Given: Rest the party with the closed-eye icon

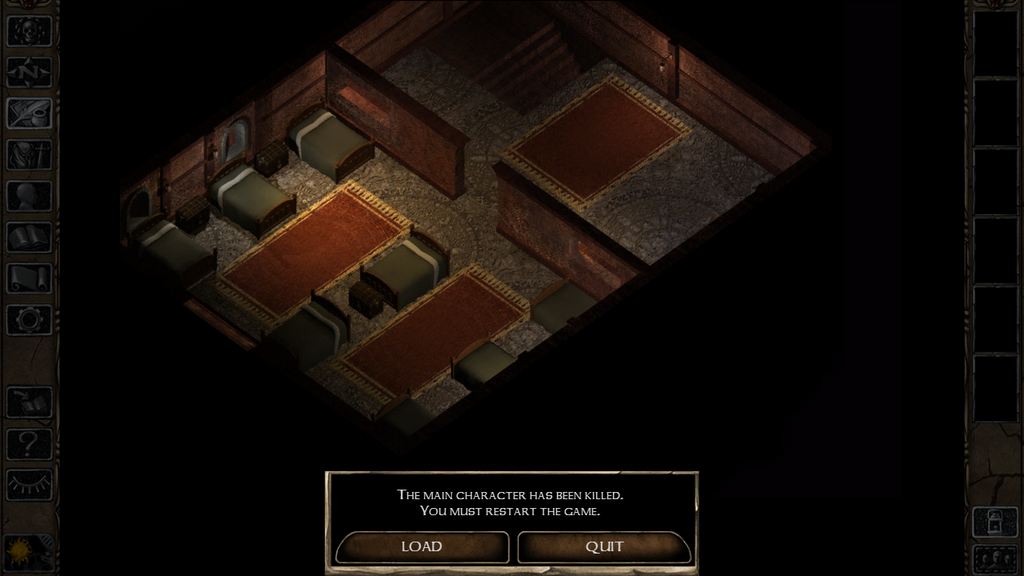Looking at the screenshot, I should (x=29, y=484).
